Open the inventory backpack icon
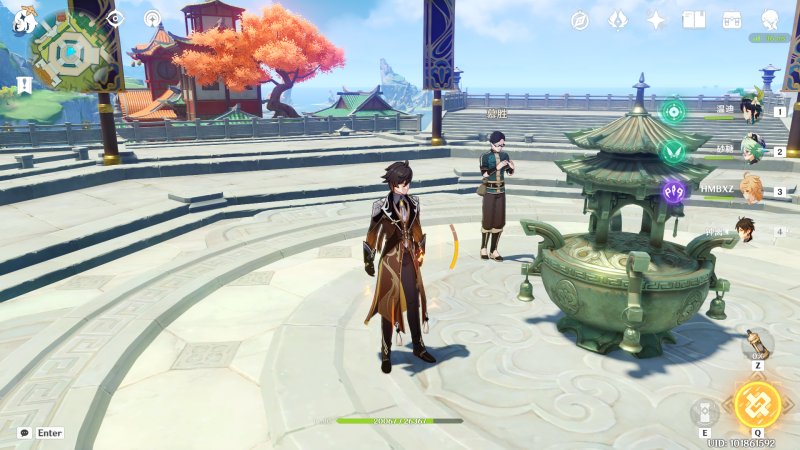800x450 pixels. pos(732,20)
